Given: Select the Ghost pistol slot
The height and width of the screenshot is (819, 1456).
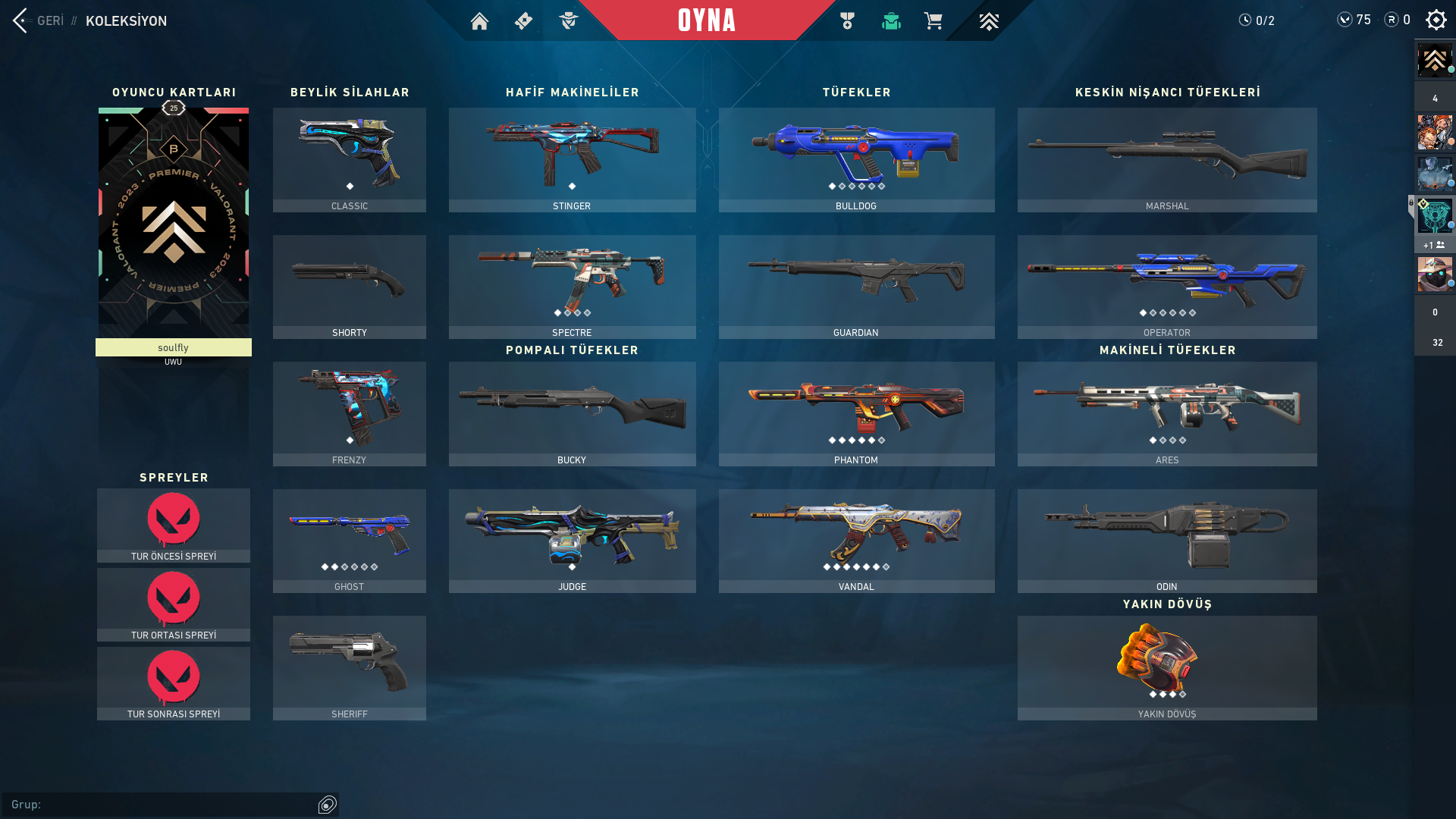Looking at the screenshot, I should pyautogui.click(x=350, y=541).
